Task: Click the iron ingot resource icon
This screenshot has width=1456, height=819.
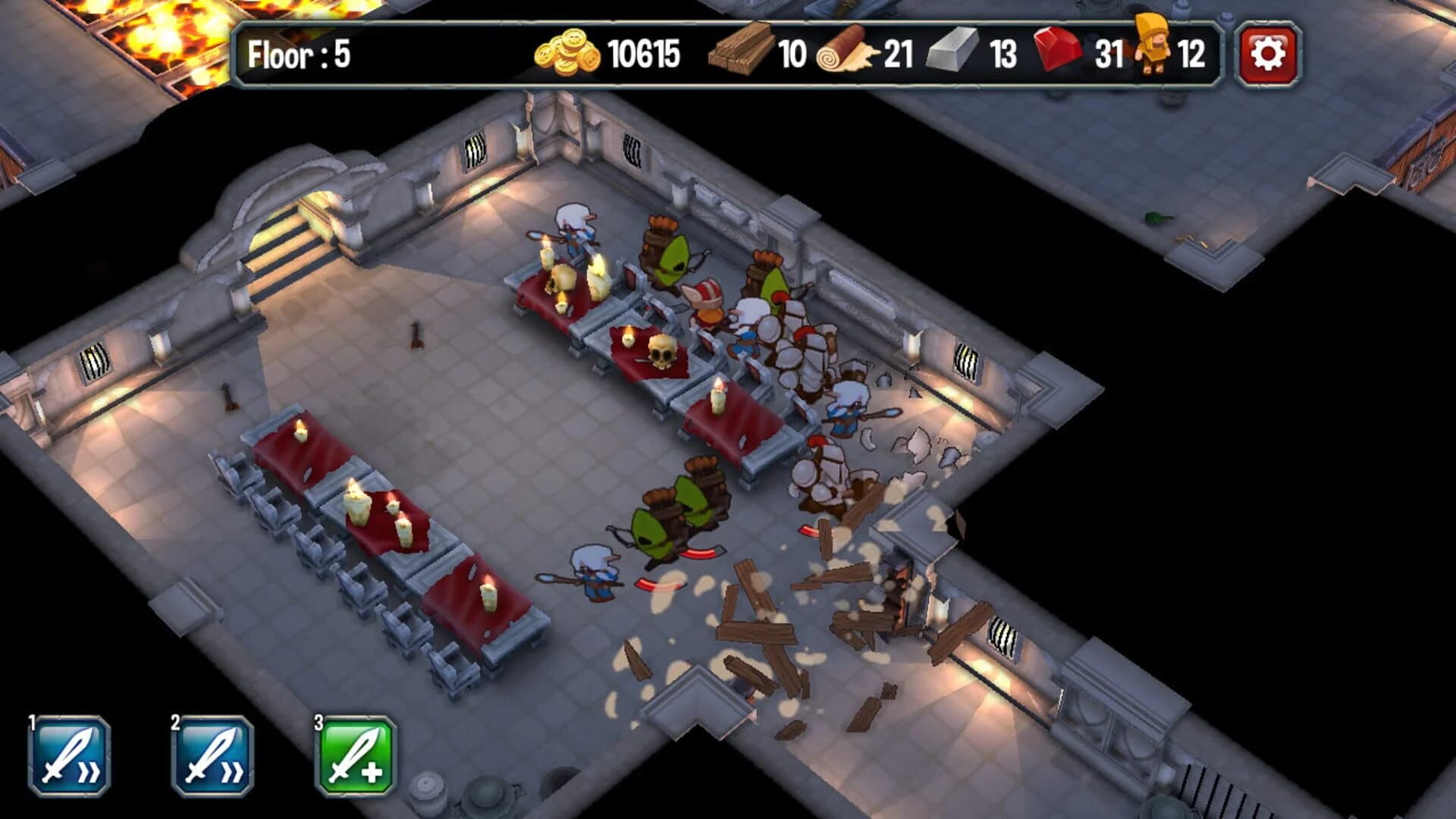Action: tap(952, 52)
